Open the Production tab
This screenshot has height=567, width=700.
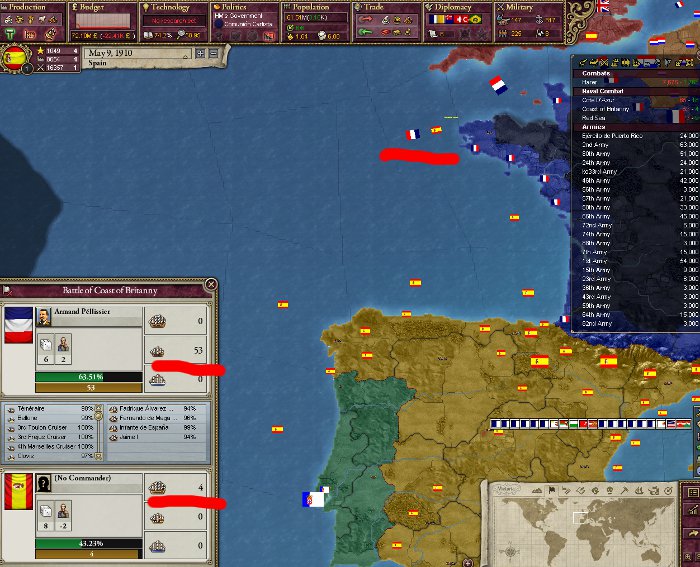coord(32,8)
